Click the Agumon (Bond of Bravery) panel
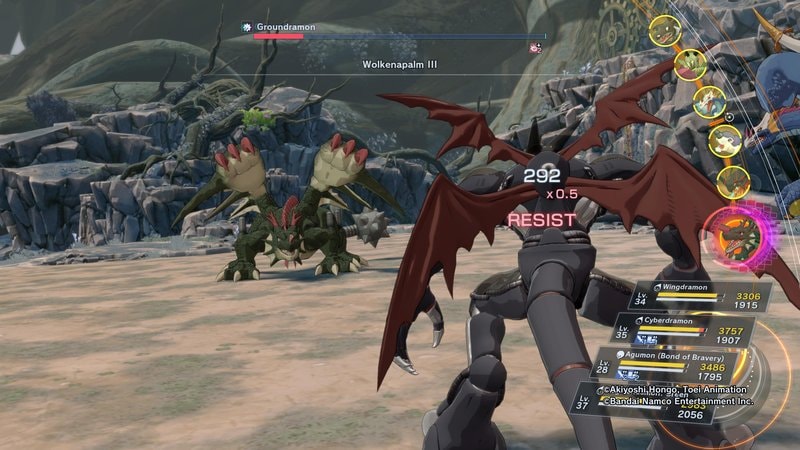The image size is (800, 450). [665, 367]
